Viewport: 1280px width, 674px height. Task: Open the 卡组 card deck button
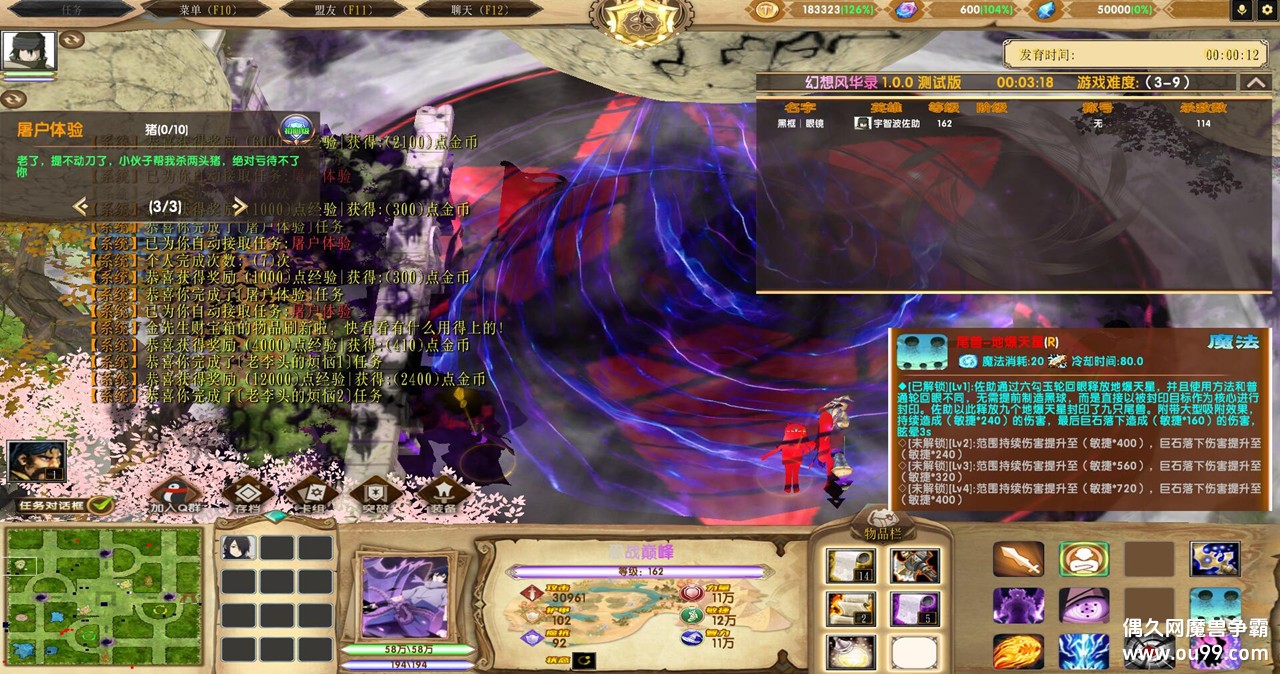(312, 495)
